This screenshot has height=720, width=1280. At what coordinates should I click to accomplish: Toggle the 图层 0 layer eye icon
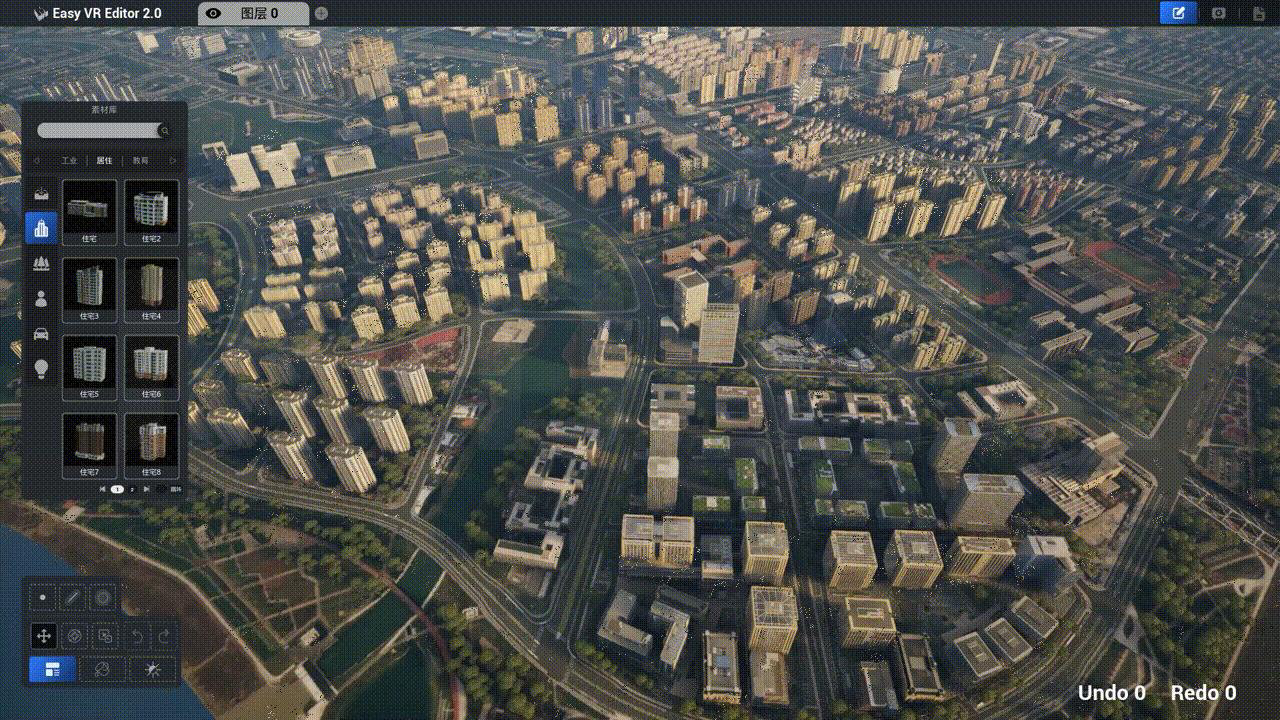click(x=213, y=14)
